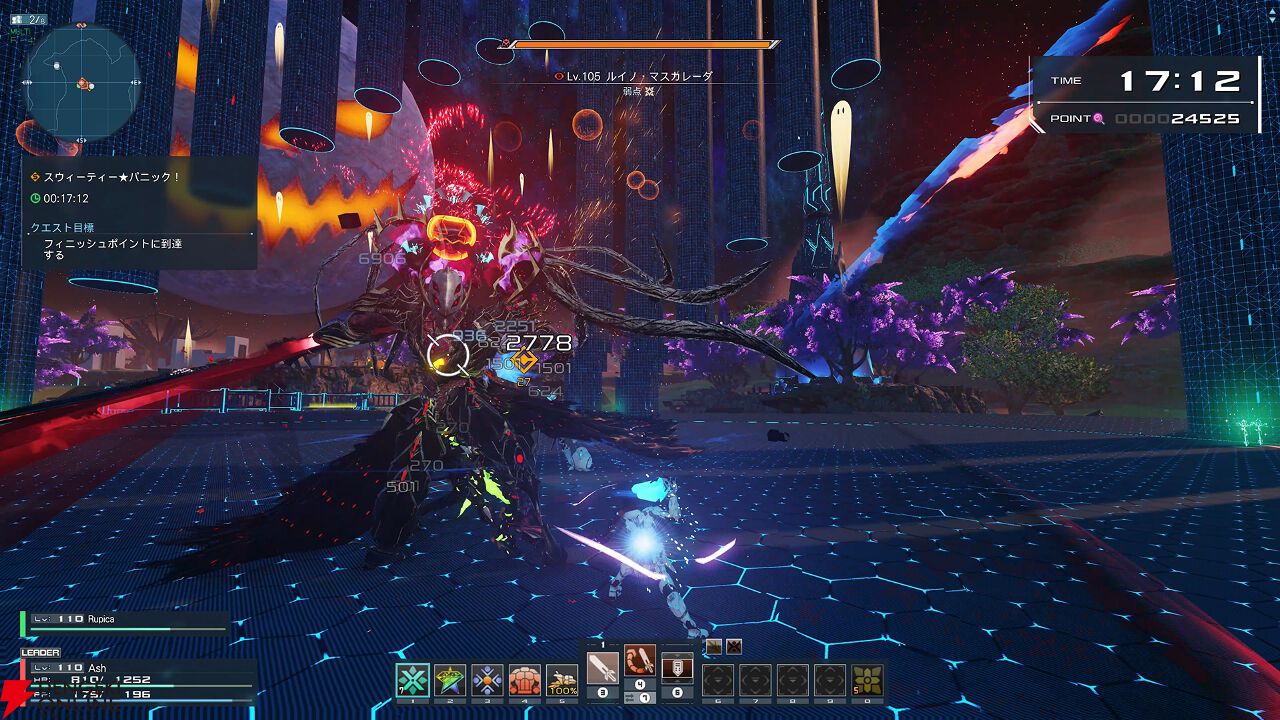Activate the rainbow star gem item
The height and width of the screenshot is (720, 1280).
450,680
